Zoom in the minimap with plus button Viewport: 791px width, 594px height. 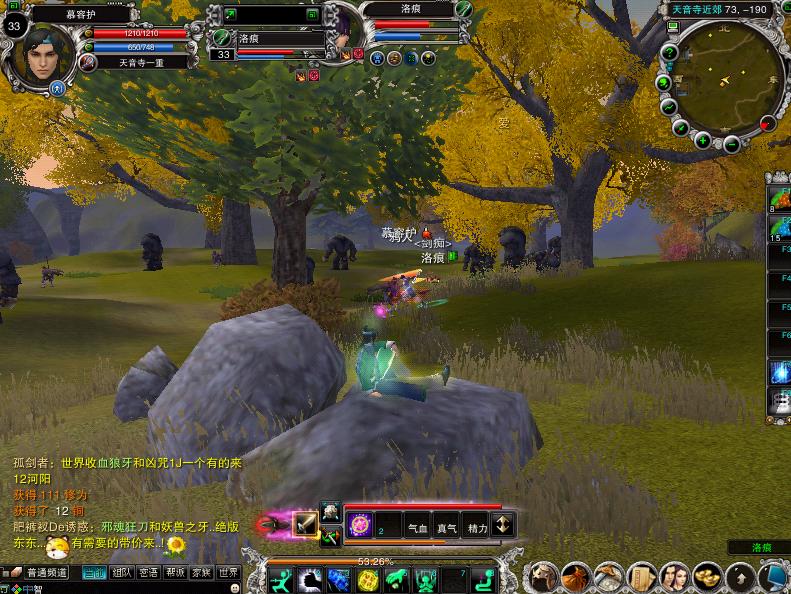pos(703,141)
